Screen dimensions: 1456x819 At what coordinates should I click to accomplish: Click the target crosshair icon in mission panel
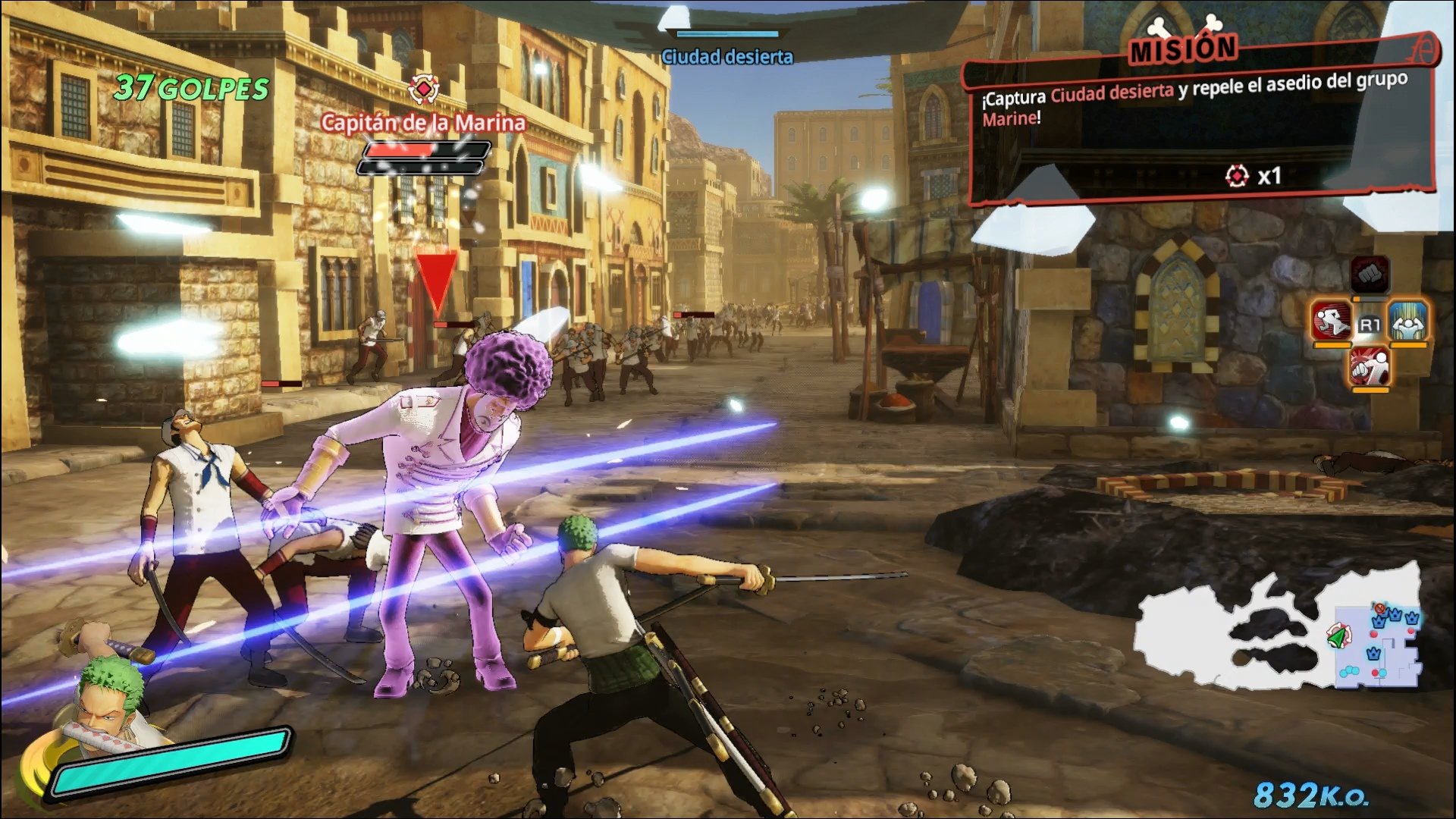pyautogui.click(x=1238, y=174)
